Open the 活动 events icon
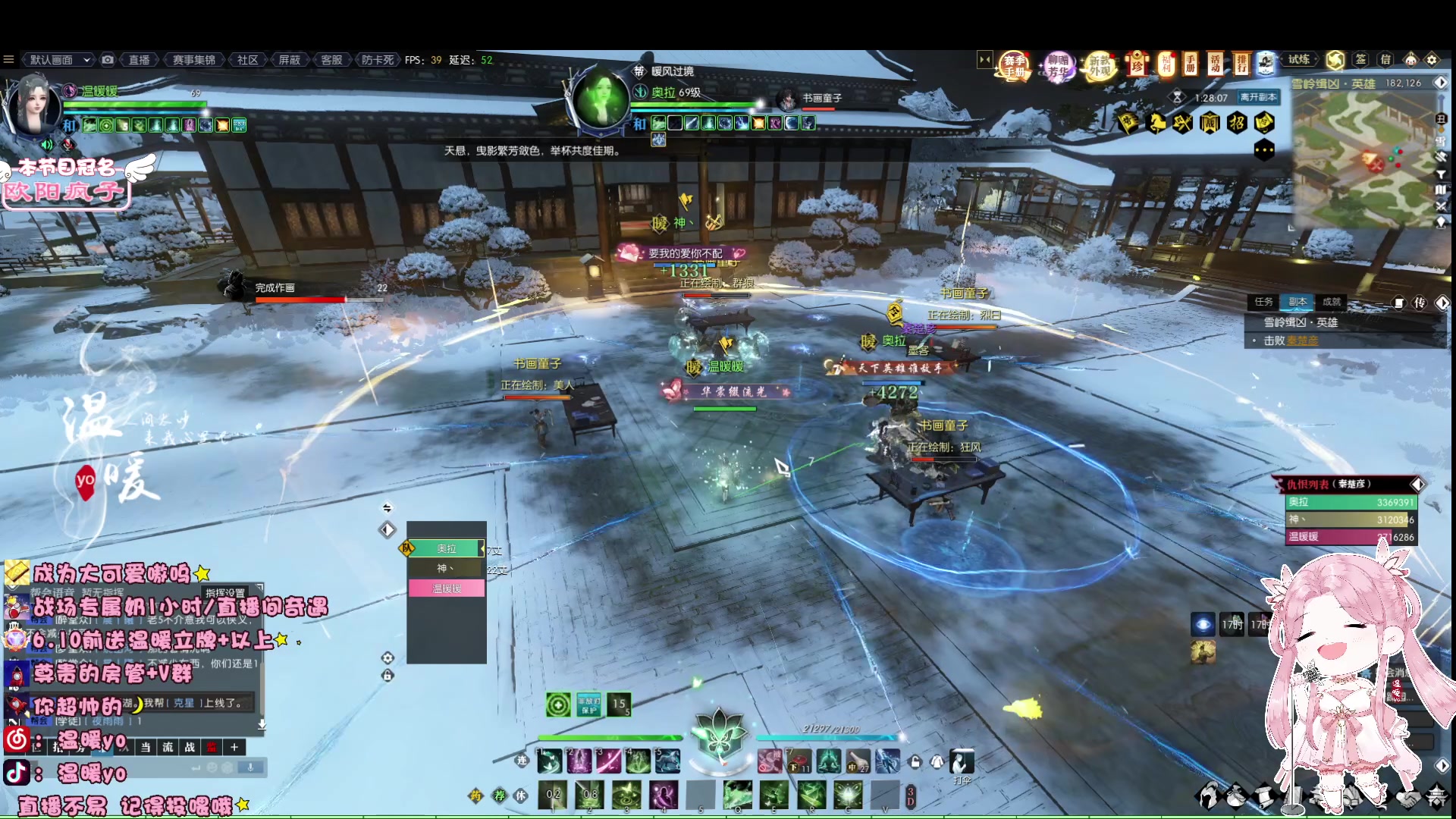This screenshot has width=1456, height=819. pyautogui.click(x=1216, y=64)
